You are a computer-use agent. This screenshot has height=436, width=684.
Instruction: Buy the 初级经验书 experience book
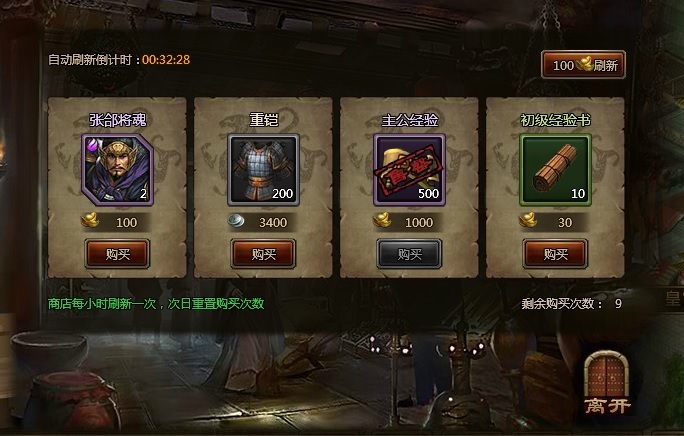[x=556, y=254]
